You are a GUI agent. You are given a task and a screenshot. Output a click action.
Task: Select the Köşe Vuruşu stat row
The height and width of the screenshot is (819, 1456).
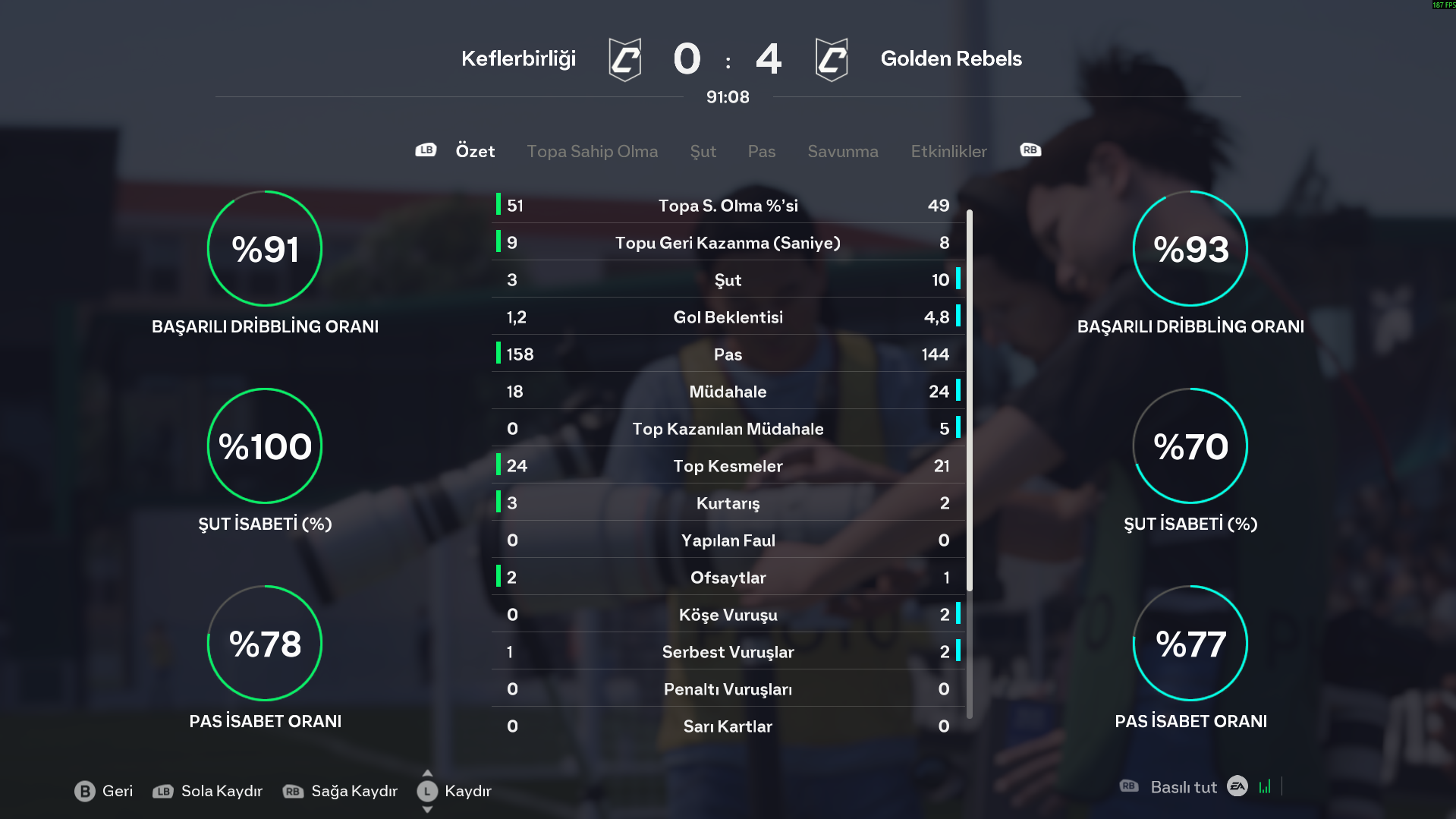pos(728,615)
